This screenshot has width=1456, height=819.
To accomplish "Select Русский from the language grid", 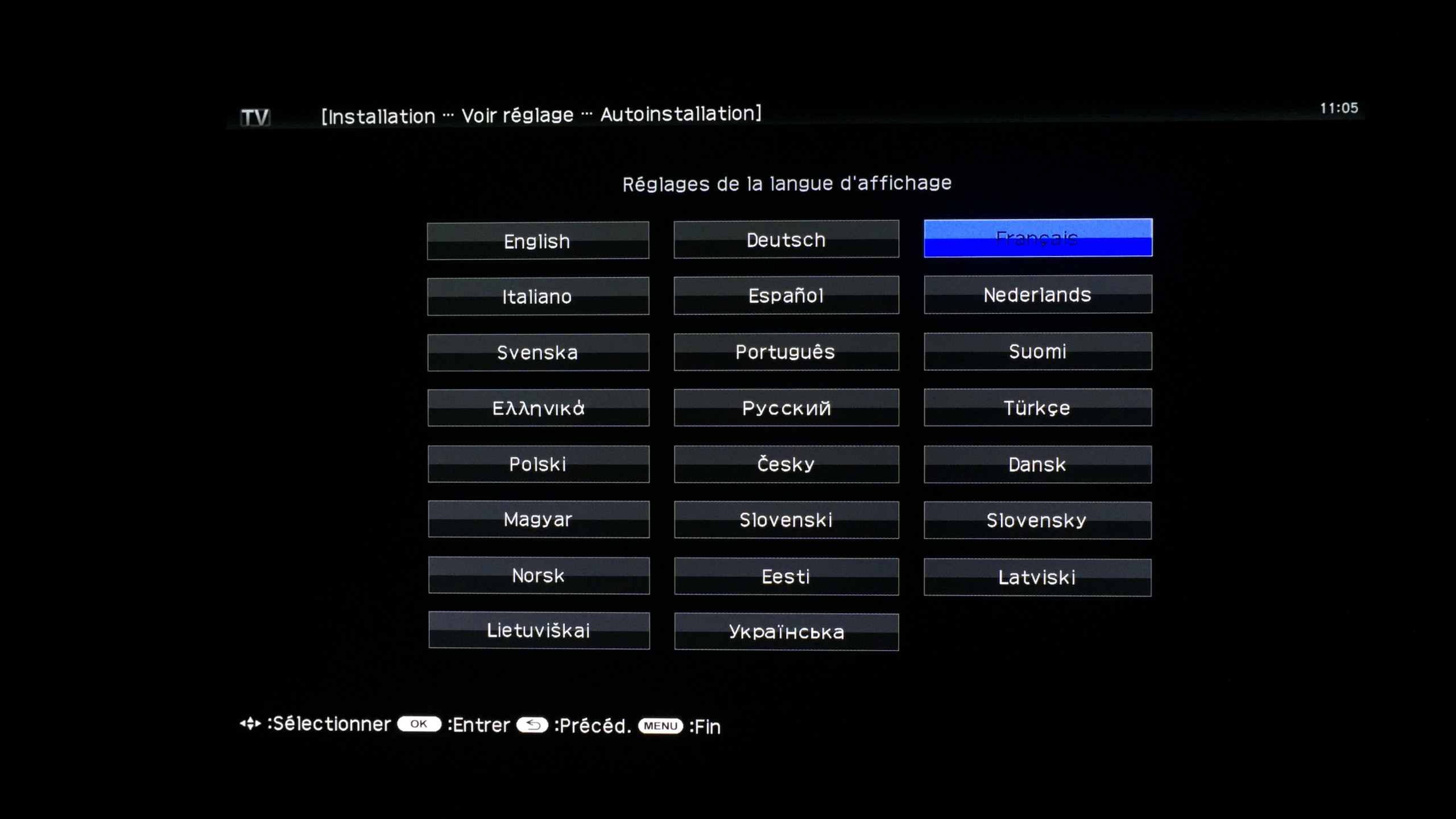I will pyautogui.click(x=785, y=407).
